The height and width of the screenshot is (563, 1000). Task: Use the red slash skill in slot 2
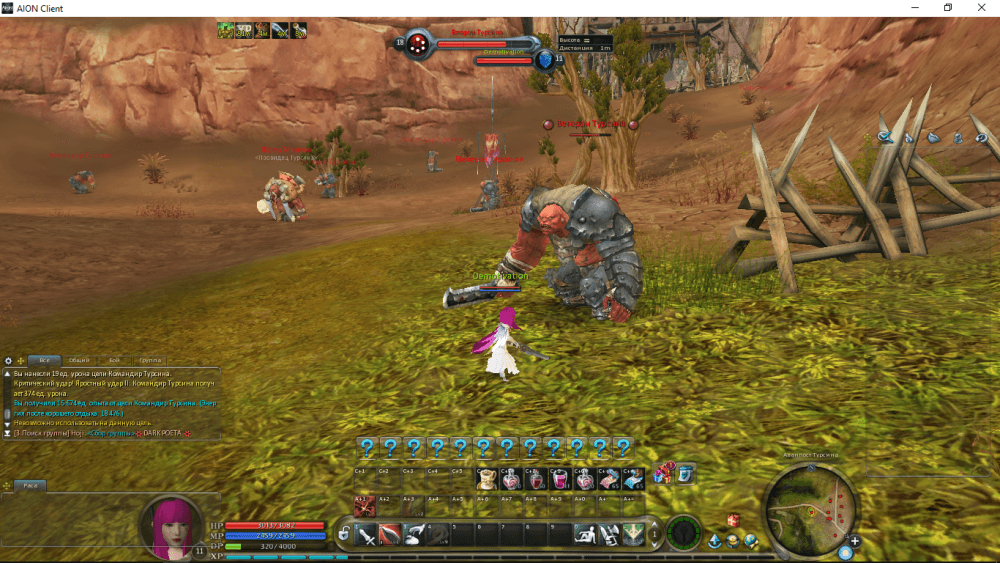(389, 534)
